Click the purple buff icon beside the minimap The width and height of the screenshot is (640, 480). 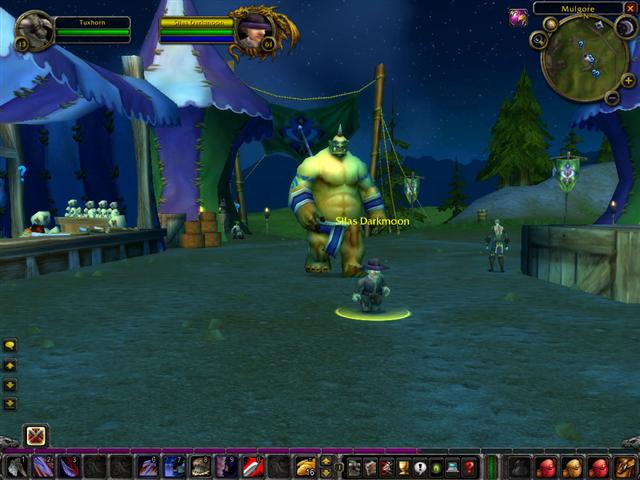pos(518,17)
